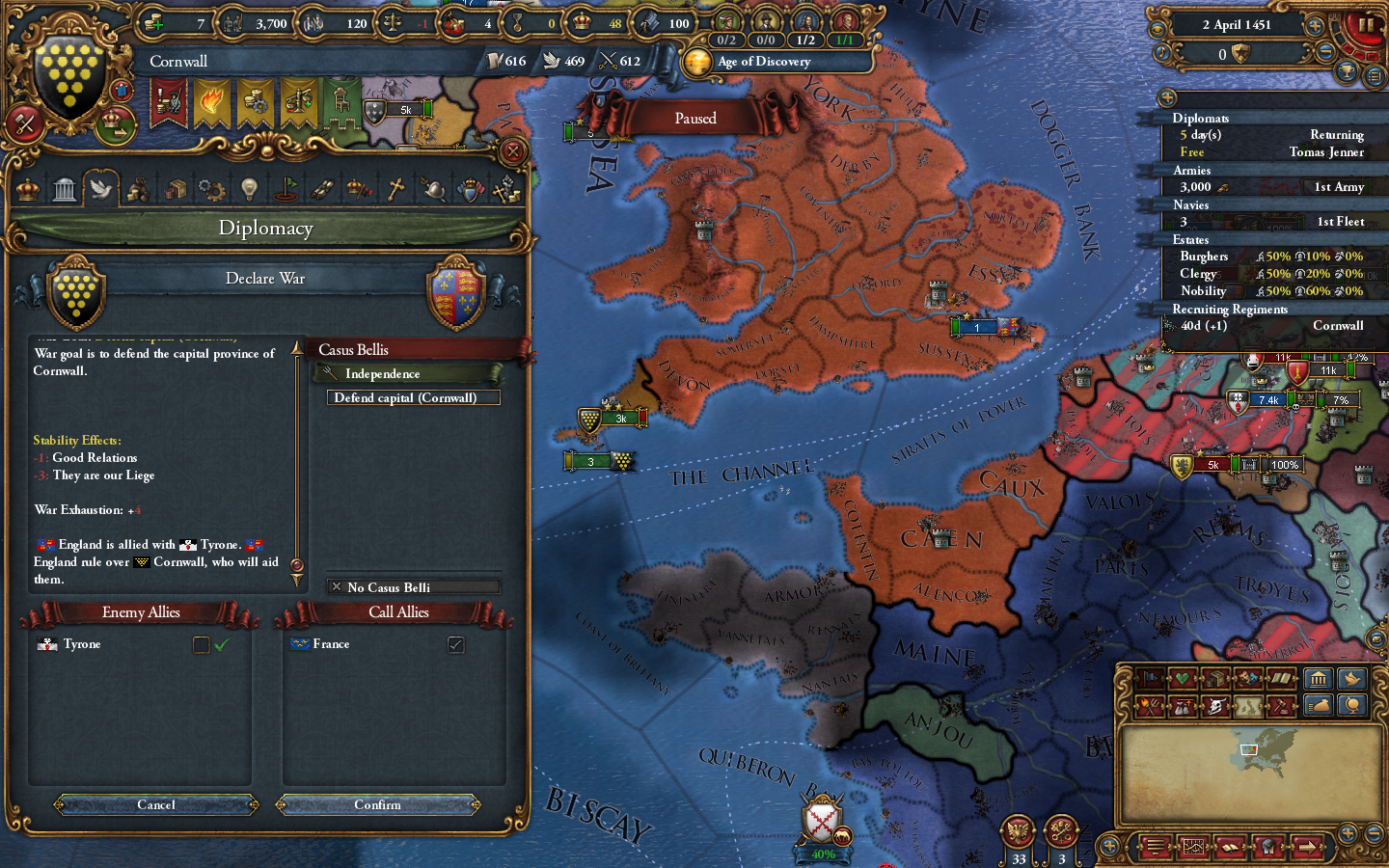The width and height of the screenshot is (1389, 868).
Task: Open the religious mapmode (book icon)
Action: 1281,679
